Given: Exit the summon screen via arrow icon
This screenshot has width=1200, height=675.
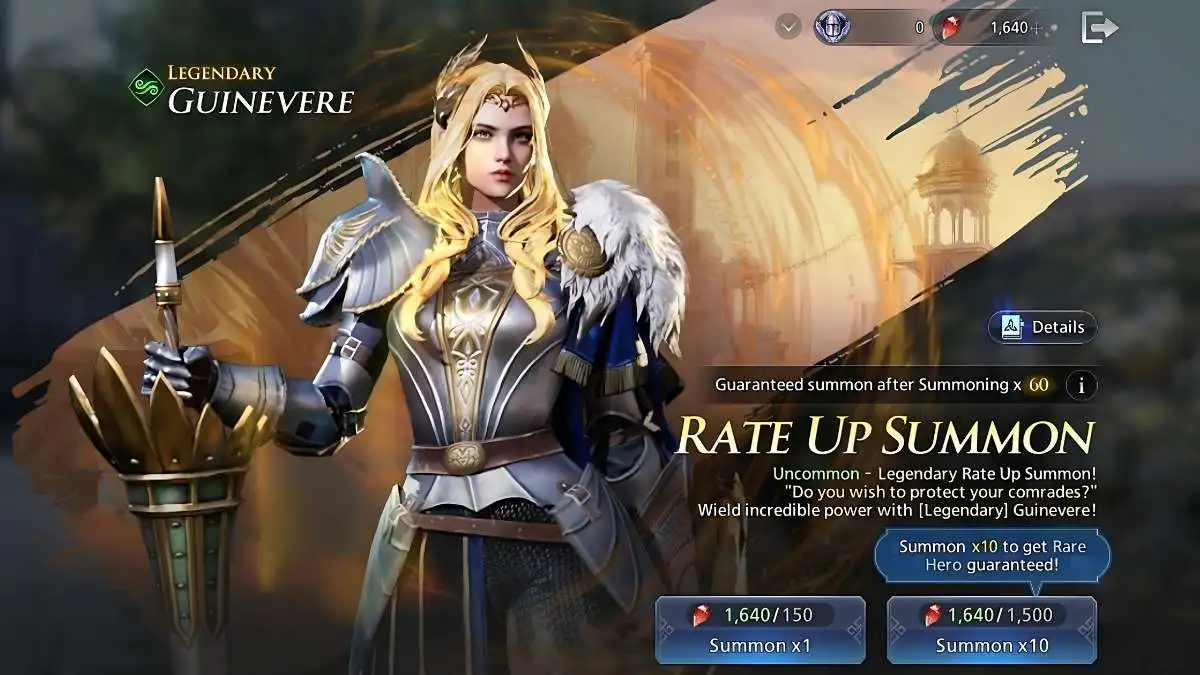Looking at the screenshot, I should pos(1099,28).
